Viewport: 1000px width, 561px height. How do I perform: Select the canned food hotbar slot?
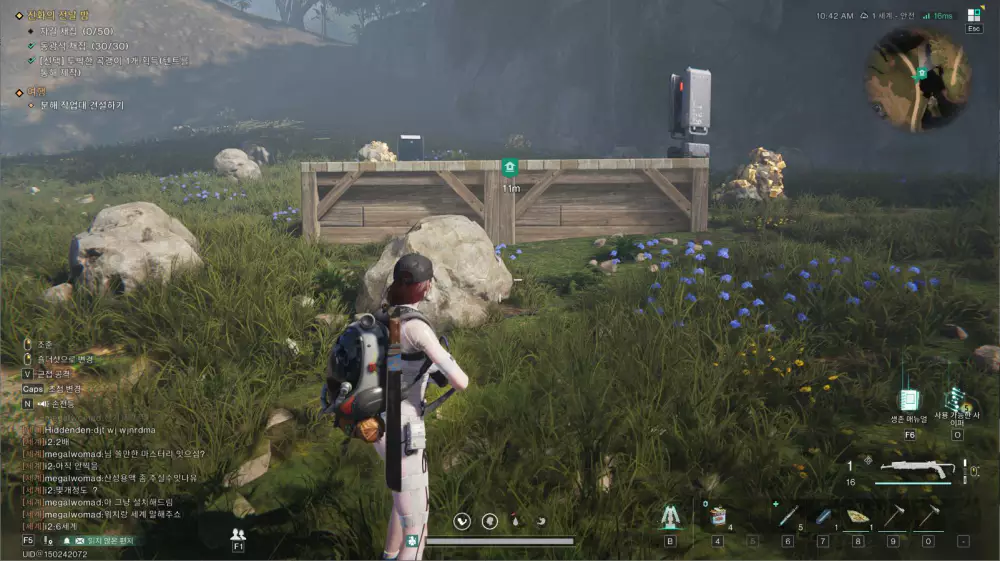pos(716,517)
